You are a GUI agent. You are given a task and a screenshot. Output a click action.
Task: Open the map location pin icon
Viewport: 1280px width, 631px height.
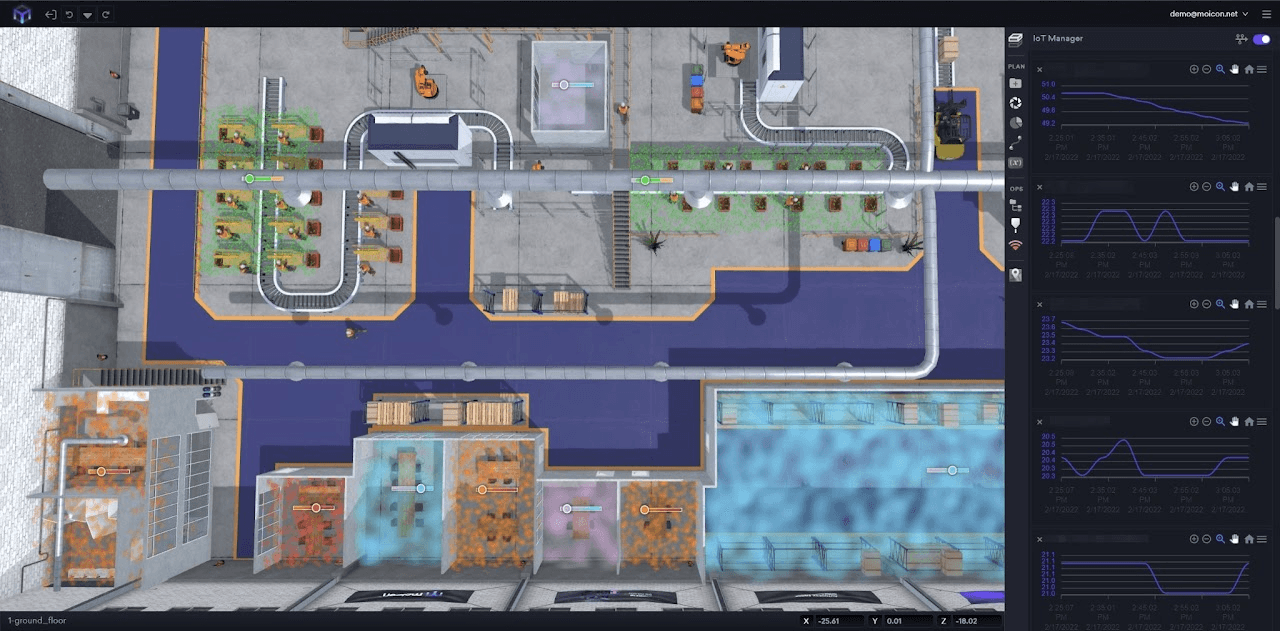coord(1016,275)
